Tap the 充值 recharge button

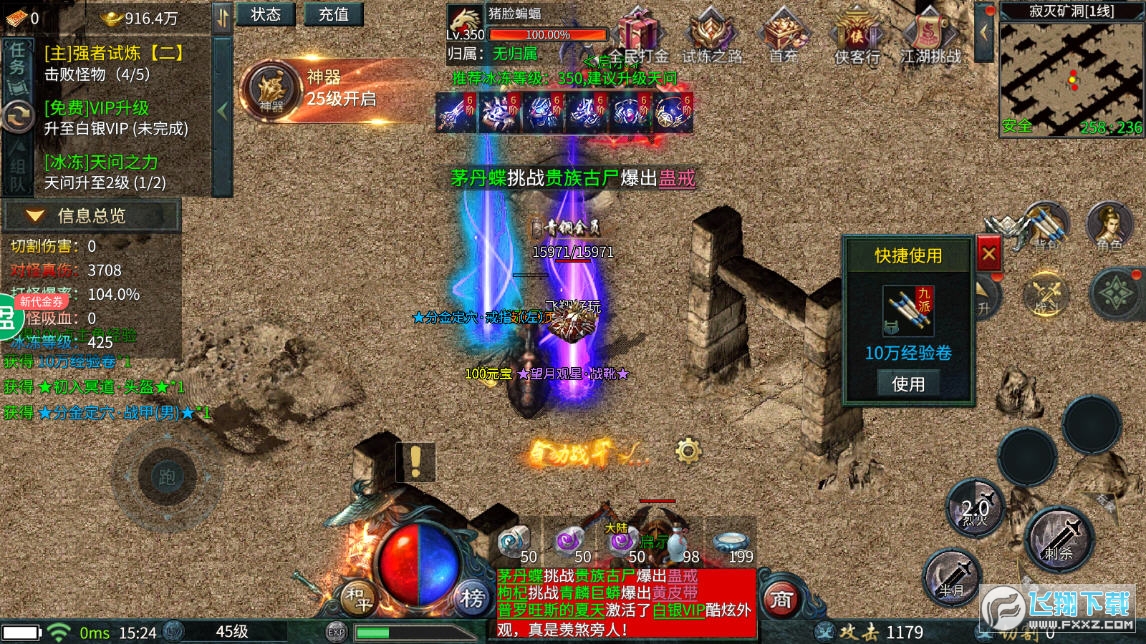point(334,14)
